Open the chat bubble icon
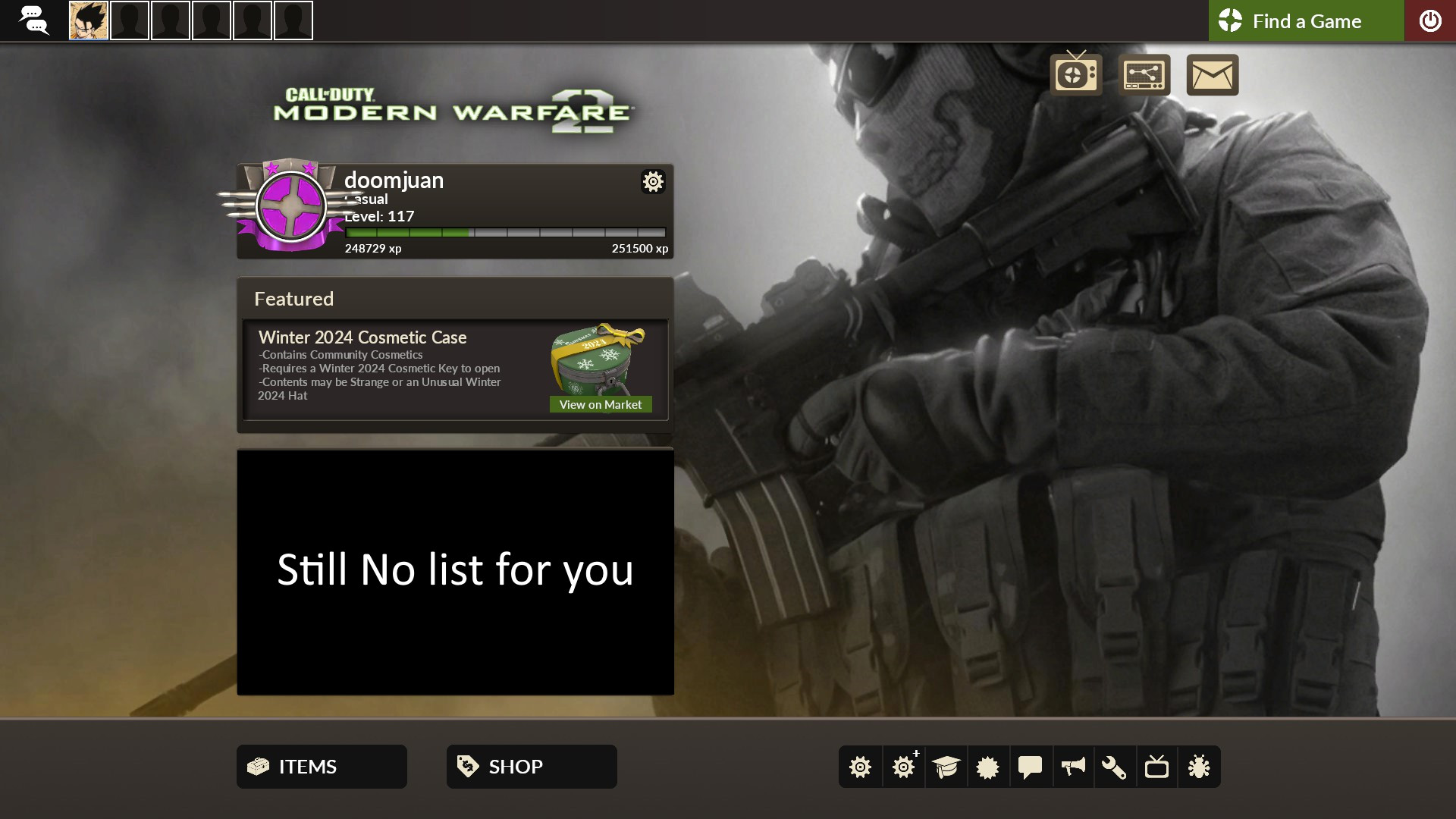The width and height of the screenshot is (1456, 819). pyautogui.click(x=1031, y=767)
